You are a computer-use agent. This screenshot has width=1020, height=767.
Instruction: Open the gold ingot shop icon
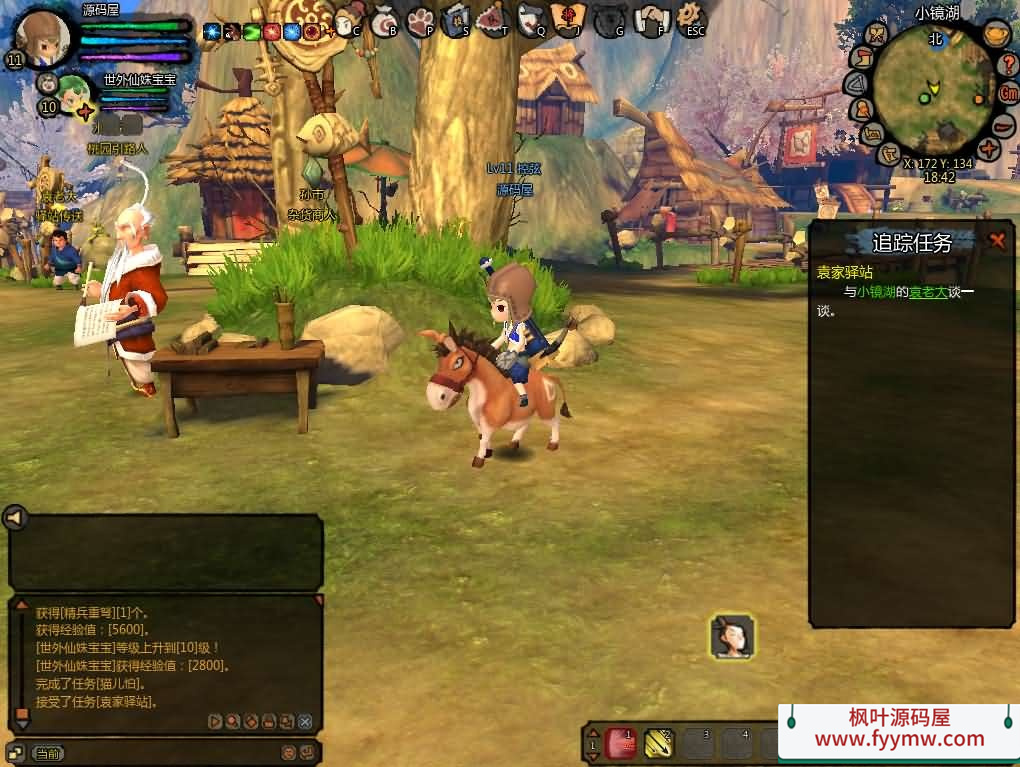click(995, 34)
